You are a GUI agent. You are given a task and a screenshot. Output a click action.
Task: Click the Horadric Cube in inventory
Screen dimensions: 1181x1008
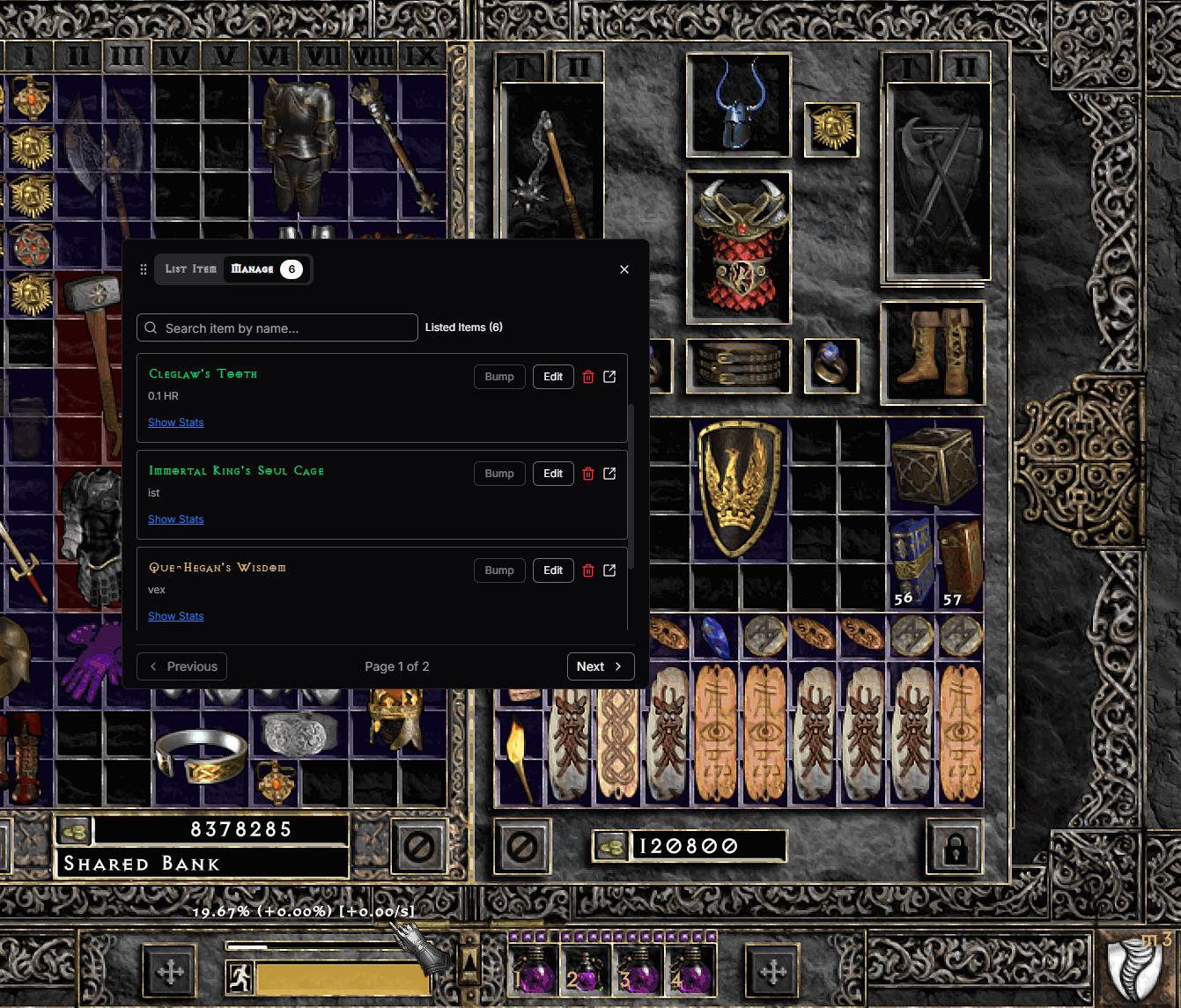934,462
